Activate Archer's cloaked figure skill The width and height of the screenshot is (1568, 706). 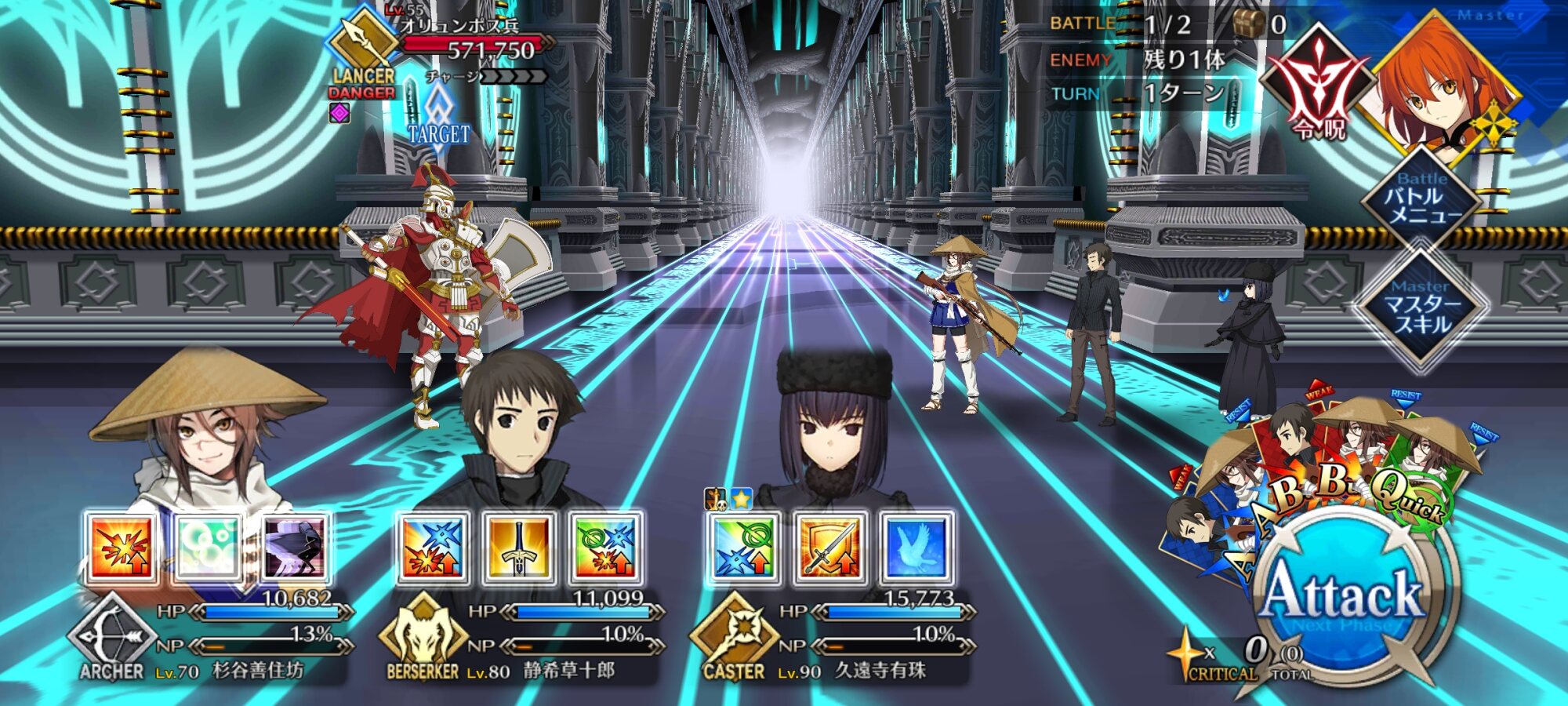pyautogui.click(x=295, y=548)
